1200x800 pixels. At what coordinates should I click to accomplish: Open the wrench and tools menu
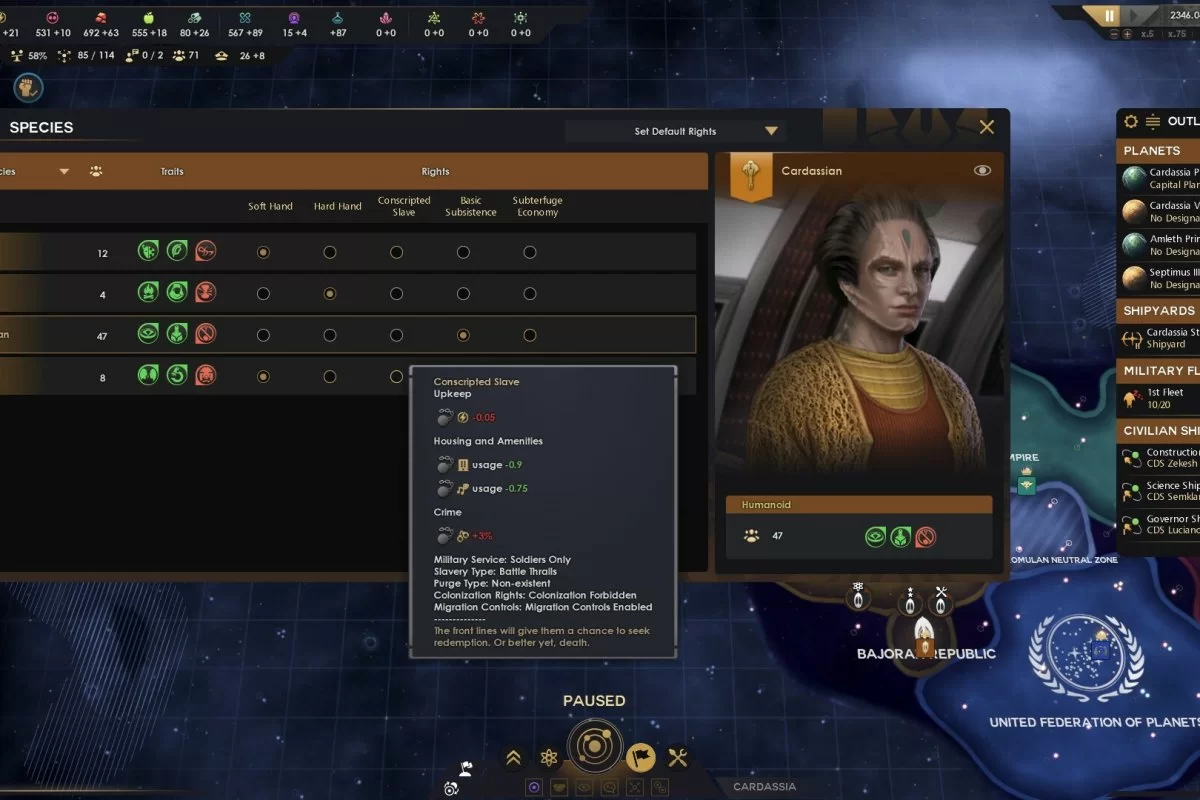678,758
